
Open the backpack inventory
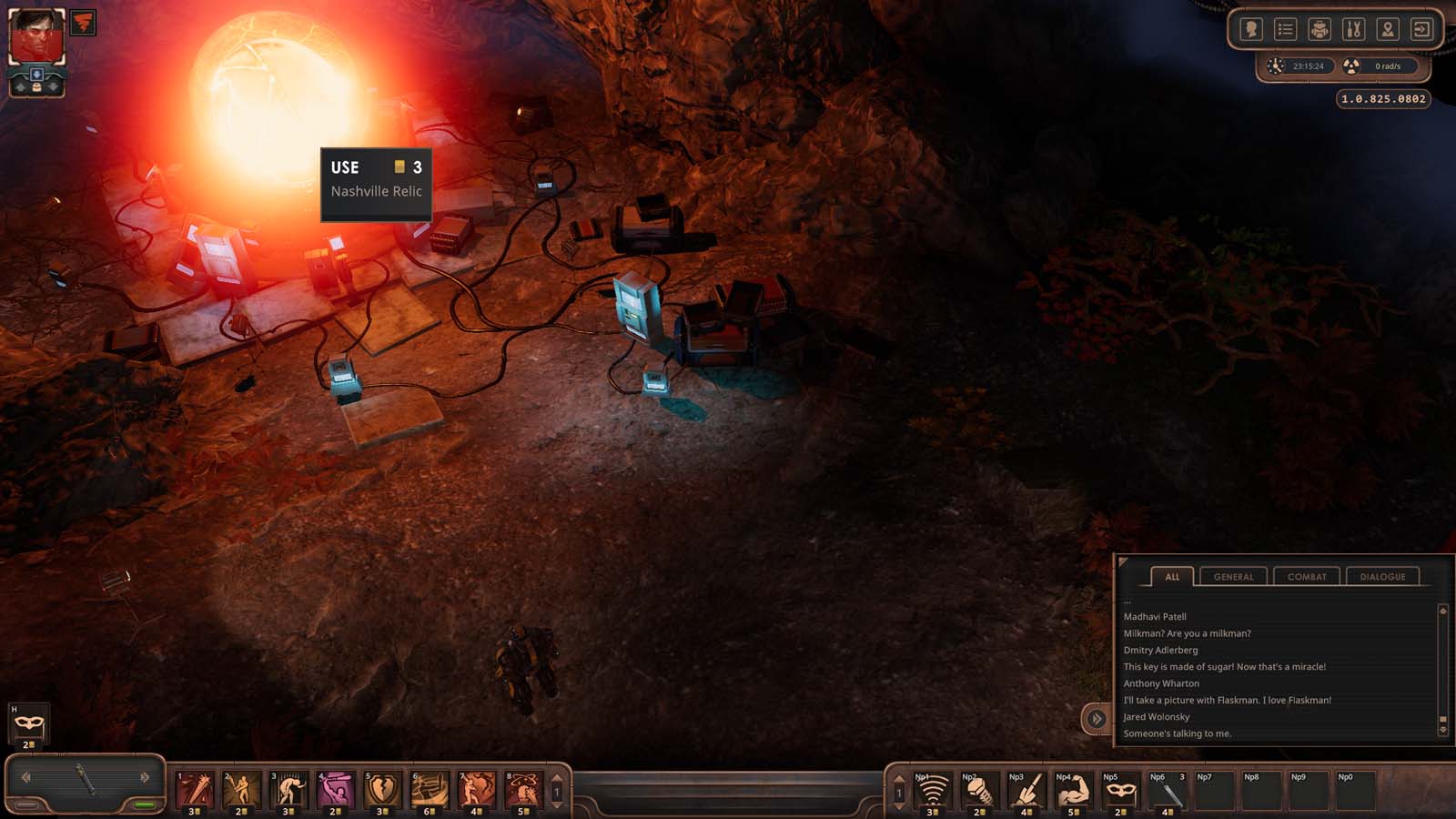click(x=1319, y=29)
